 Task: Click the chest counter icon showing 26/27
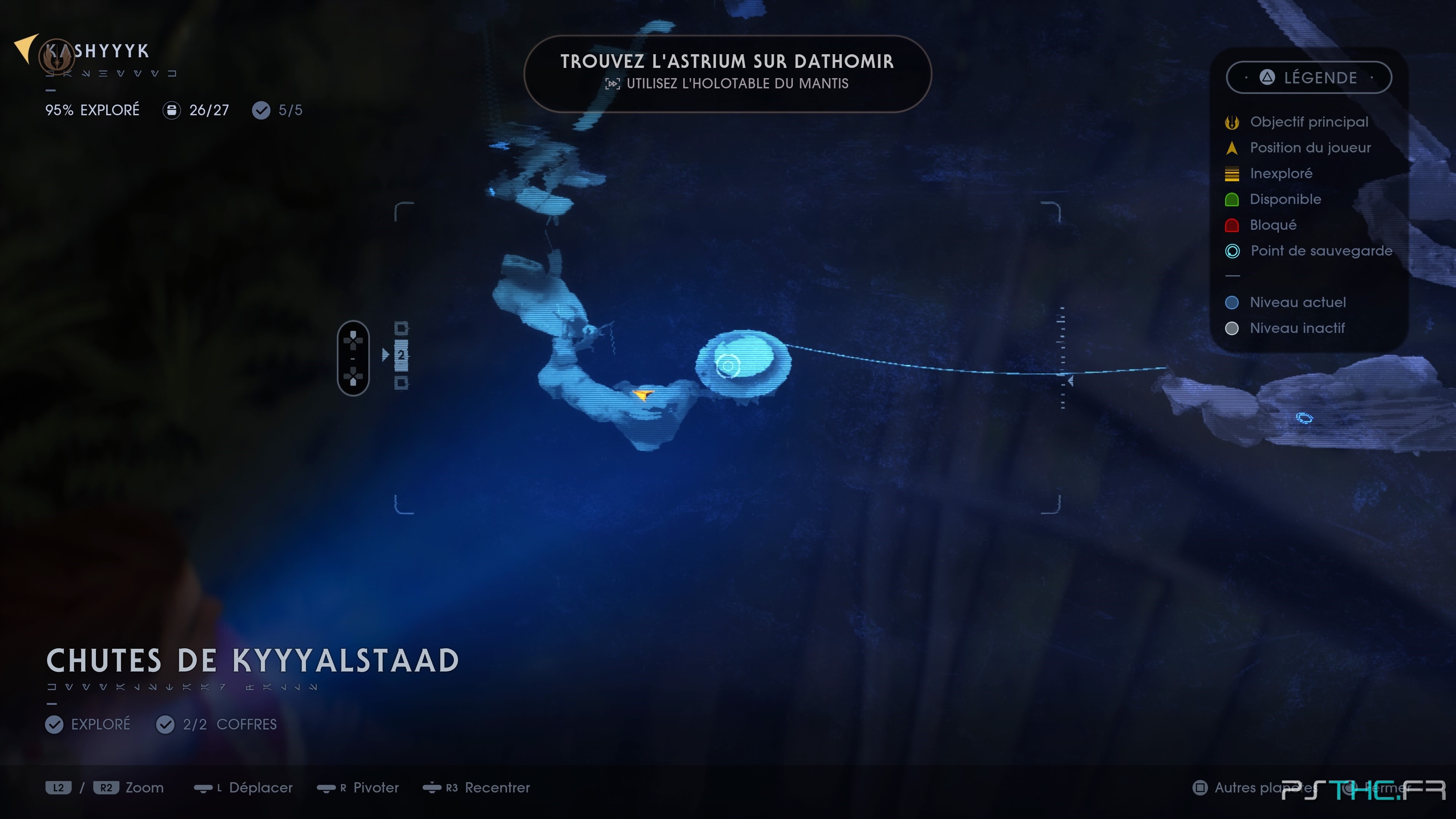click(171, 110)
